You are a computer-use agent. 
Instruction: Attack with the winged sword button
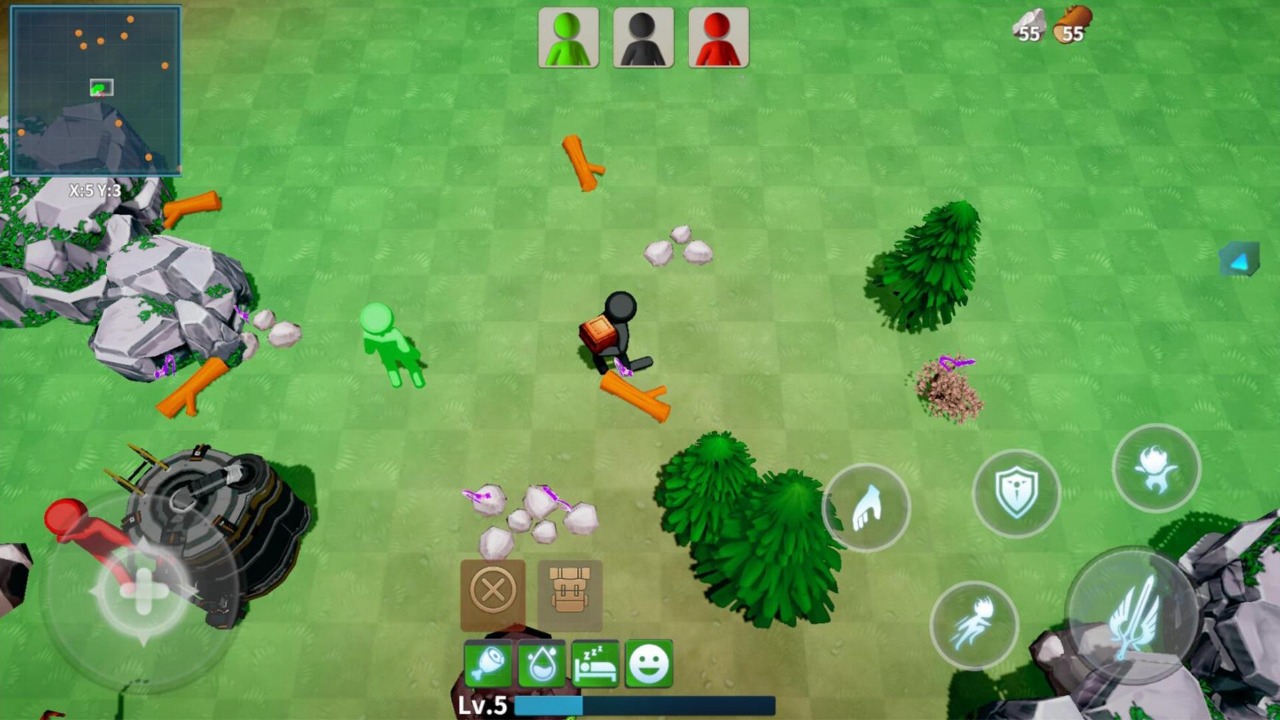1131,614
